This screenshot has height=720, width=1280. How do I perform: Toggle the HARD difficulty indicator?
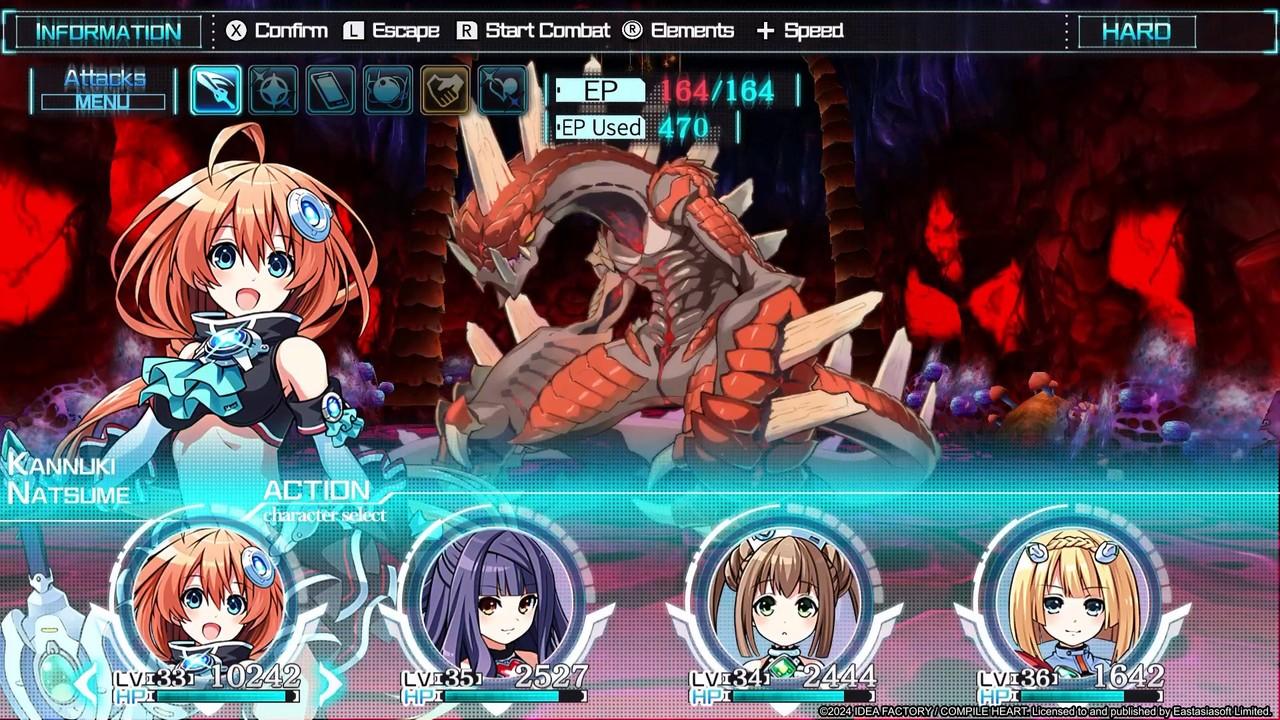(x=1140, y=30)
